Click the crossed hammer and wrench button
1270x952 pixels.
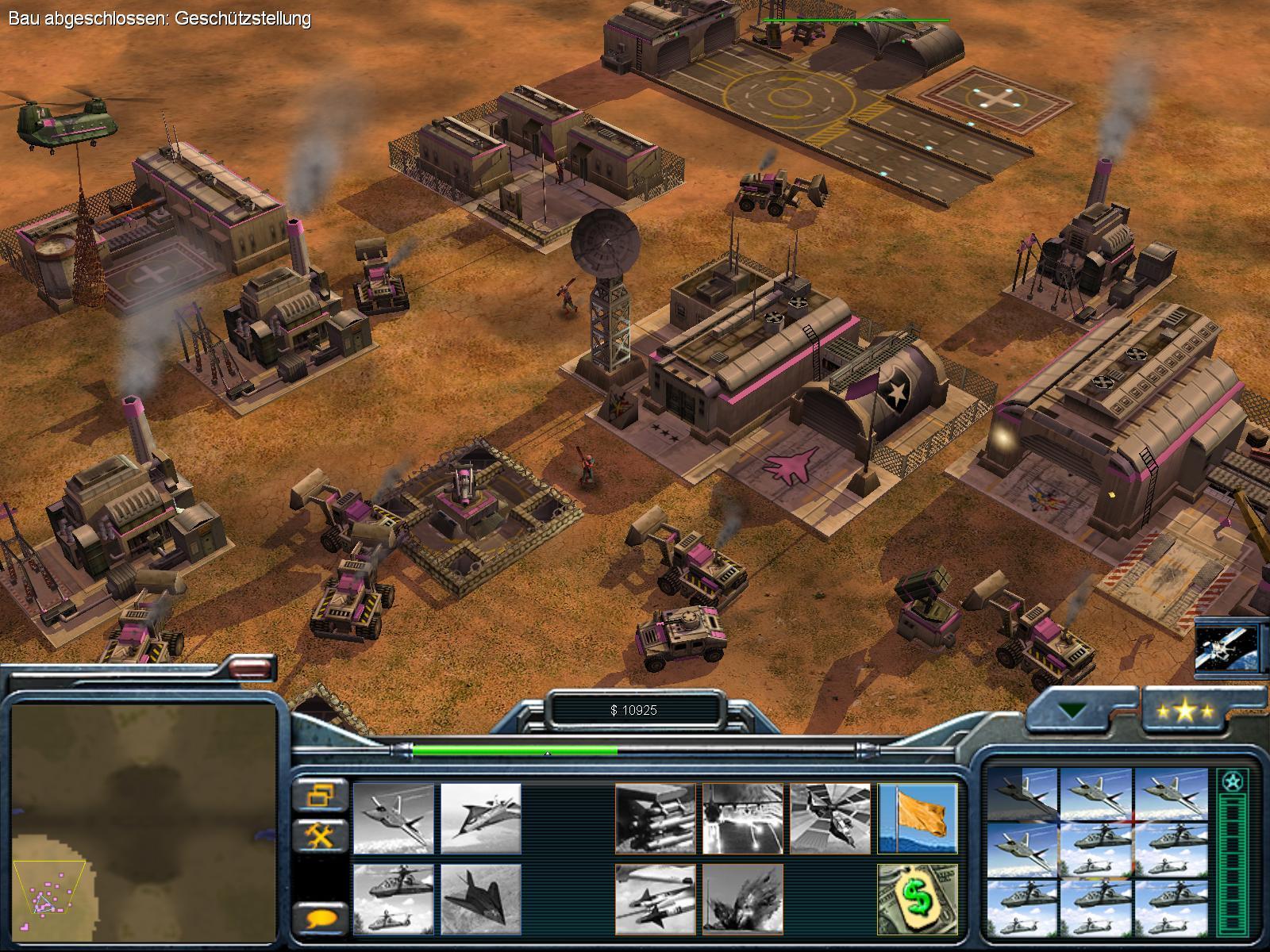(x=321, y=835)
